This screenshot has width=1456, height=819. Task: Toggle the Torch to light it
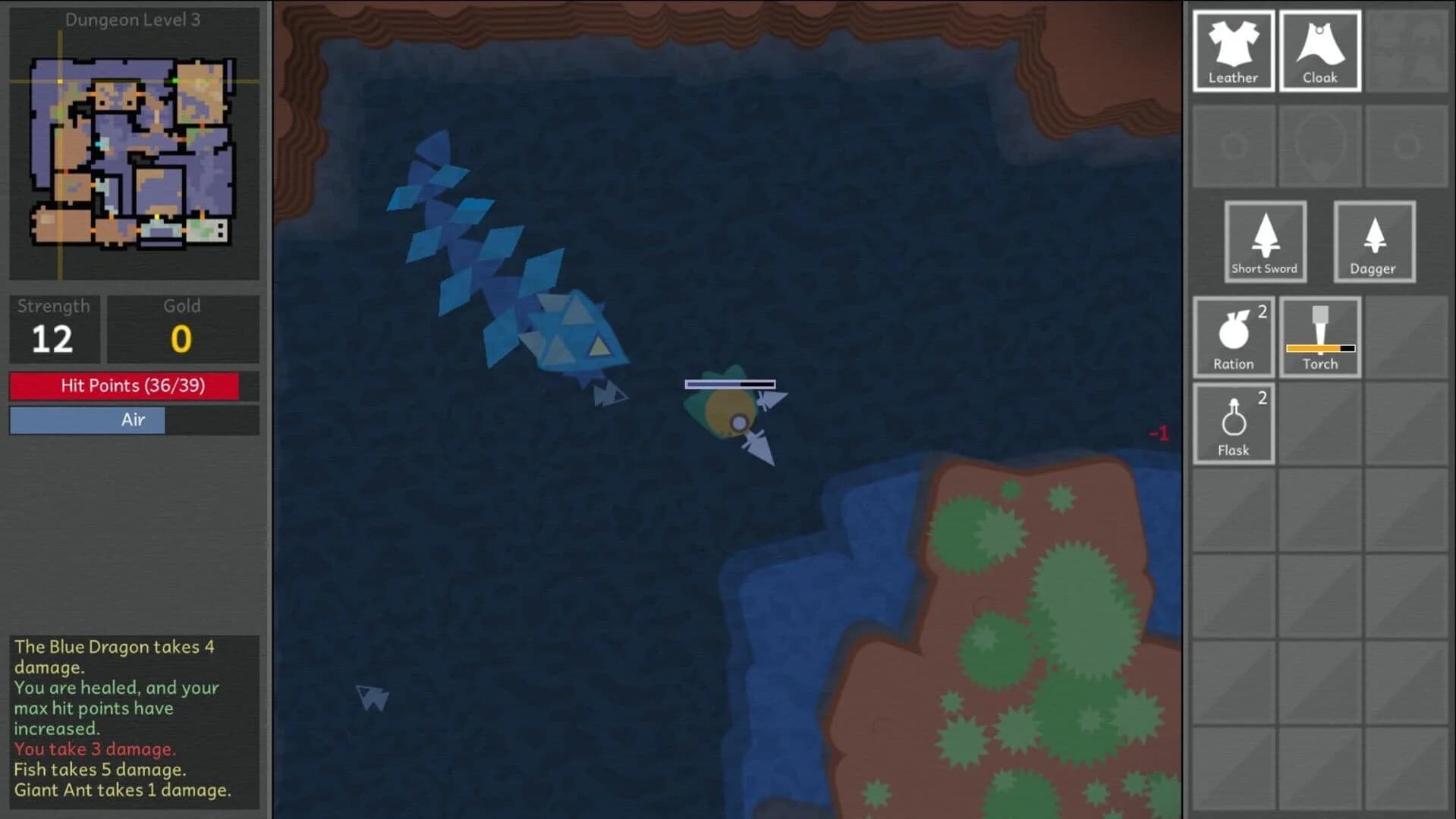(1320, 338)
